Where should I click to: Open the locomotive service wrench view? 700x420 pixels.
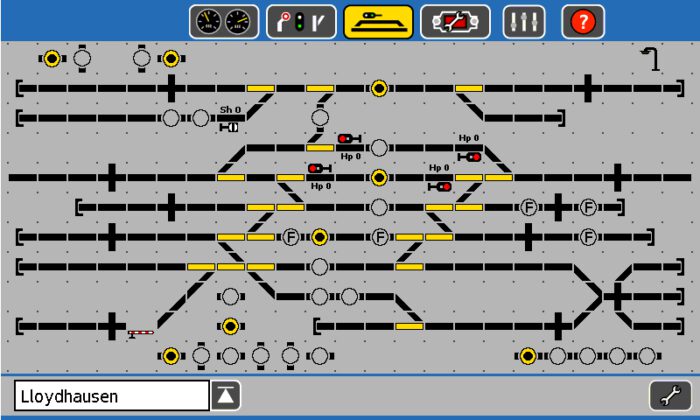(x=455, y=21)
